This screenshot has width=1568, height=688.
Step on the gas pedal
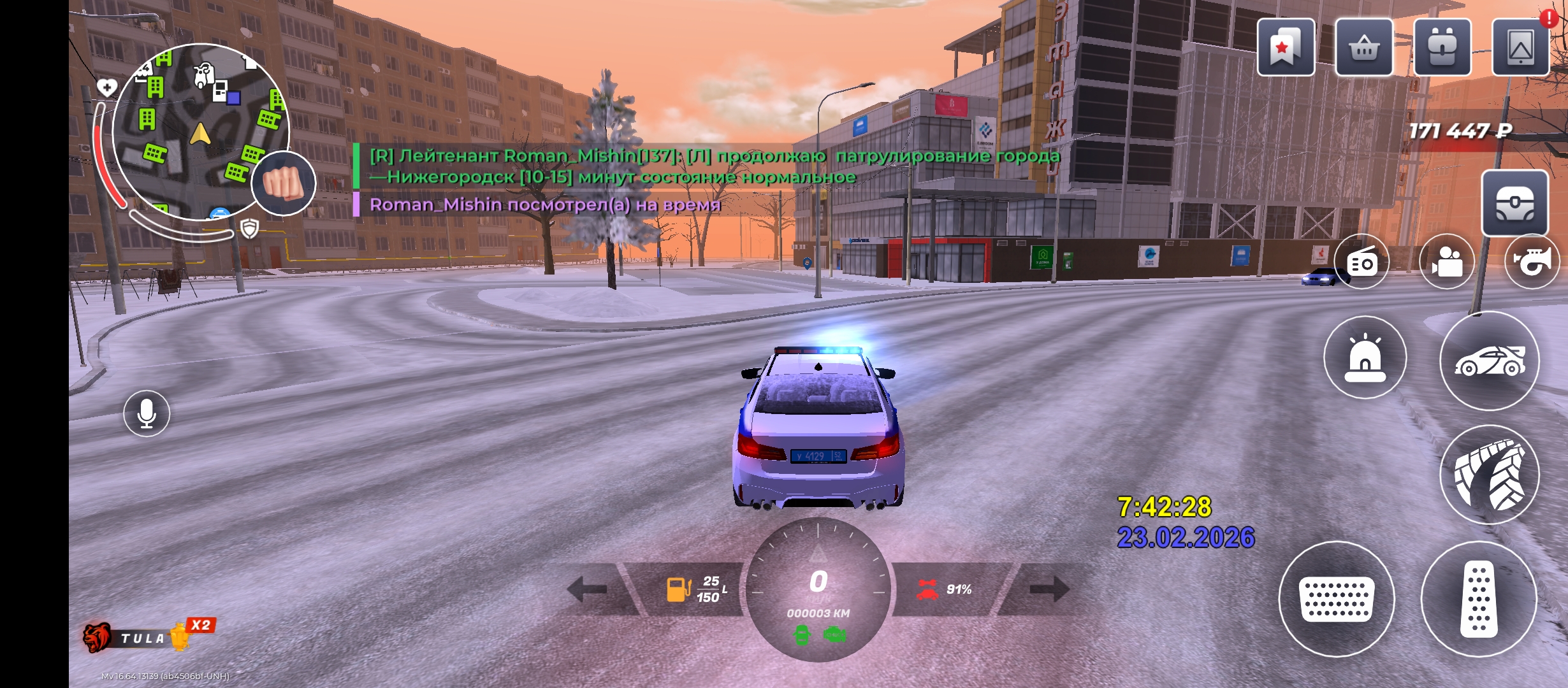tap(1479, 599)
